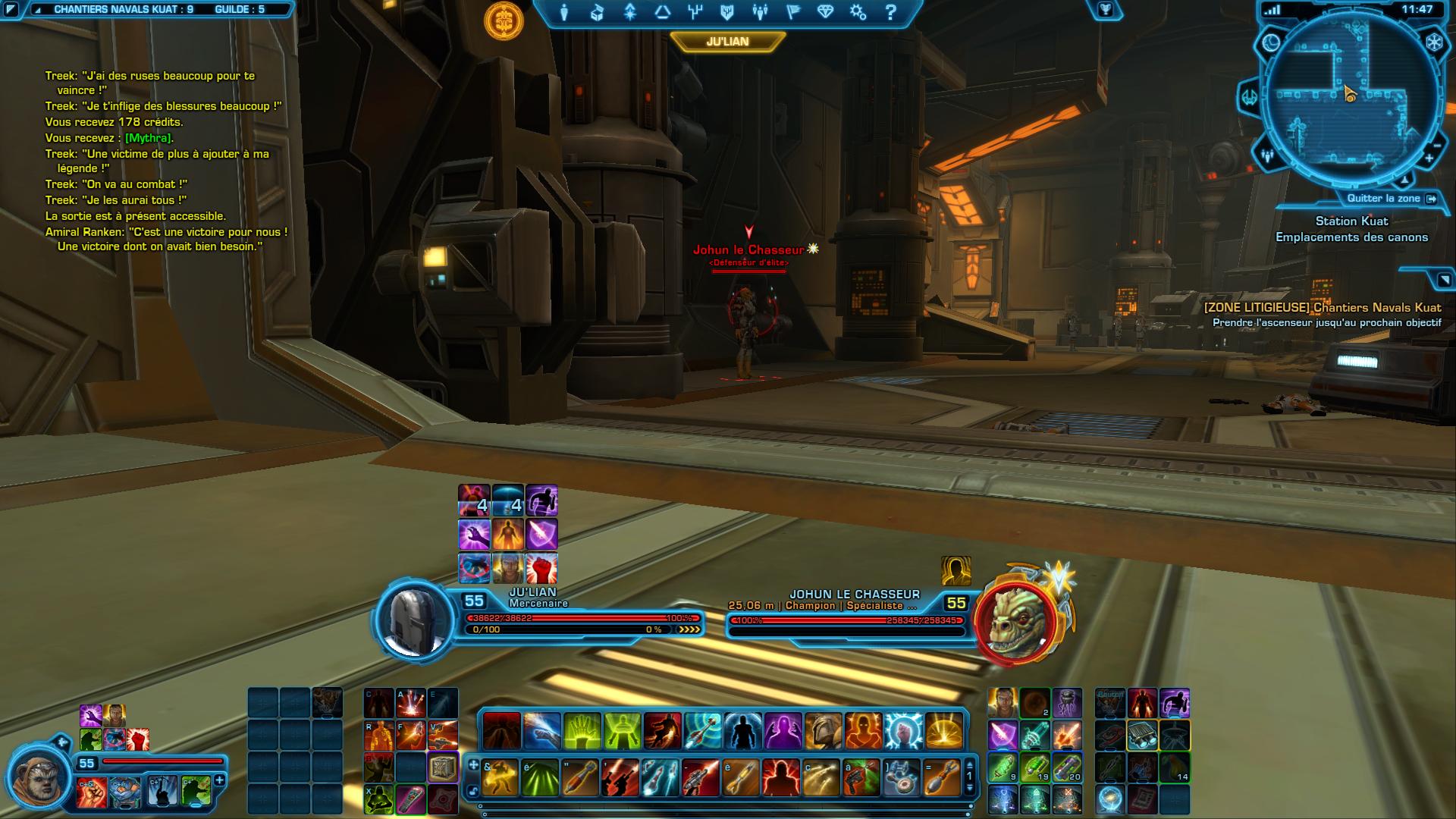This screenshot has width=1456, height=819.
Task: Click the question mark help icon
Action: pos(891,12)
